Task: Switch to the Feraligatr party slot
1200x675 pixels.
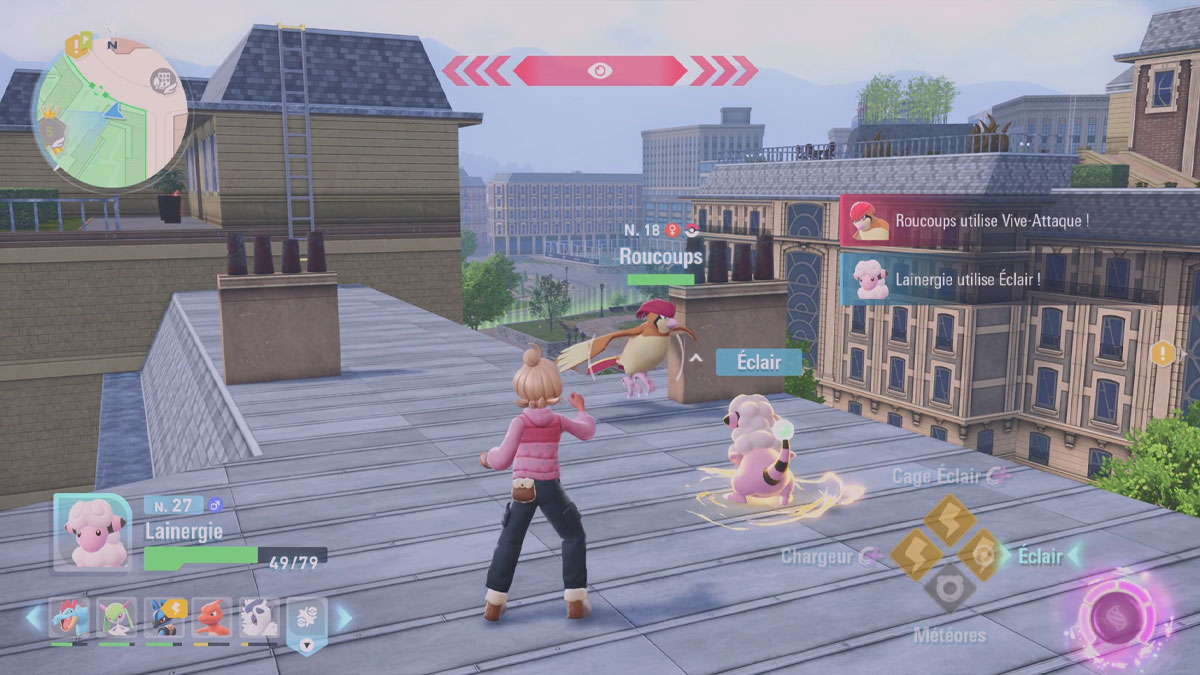Action: pyautogui.click(x=69, y=618)
